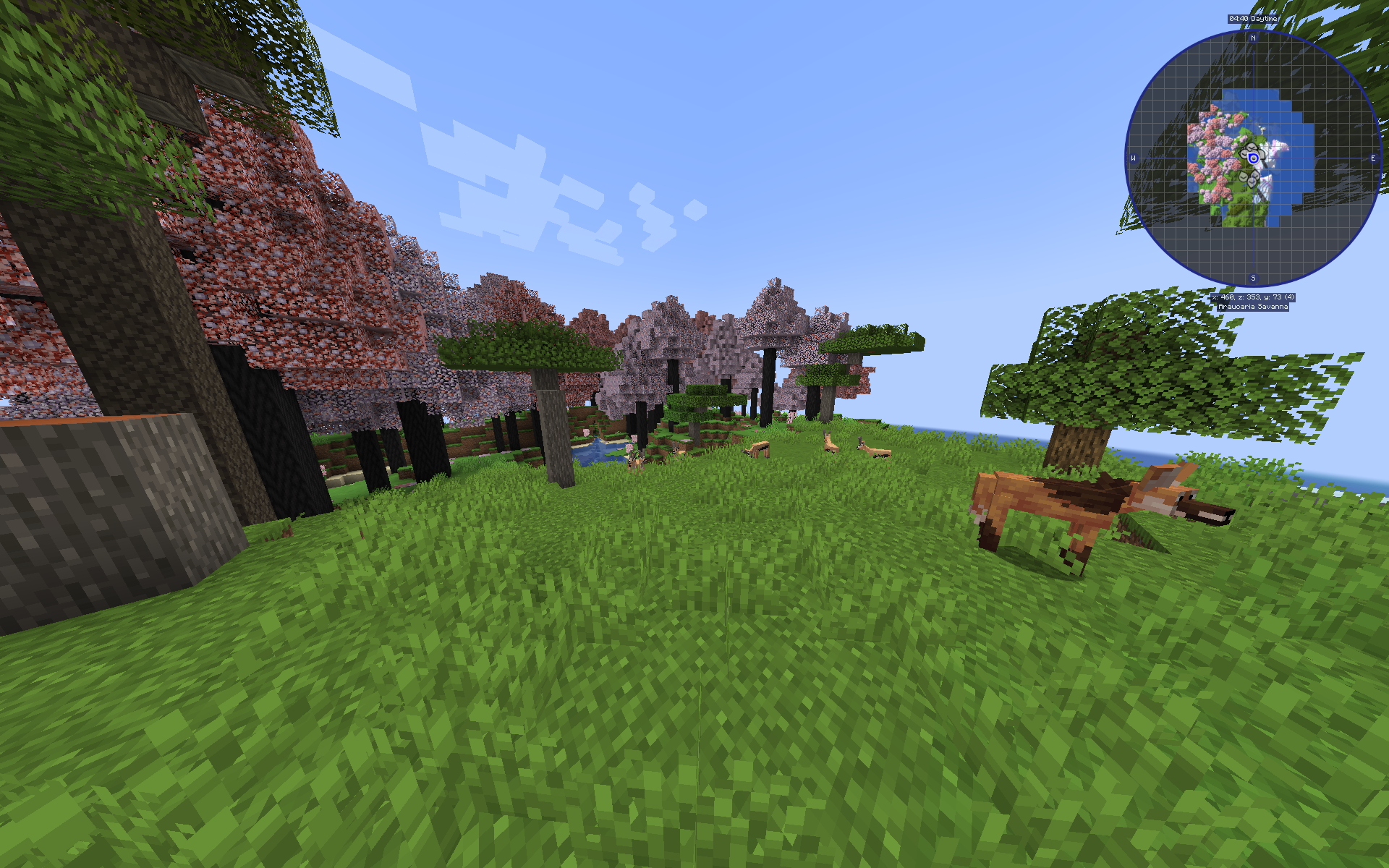The height and width of the screenshot is (868, 1389).
Task: Click the 'Araucaria Savanna' biome label
Action: [1253, 307]
